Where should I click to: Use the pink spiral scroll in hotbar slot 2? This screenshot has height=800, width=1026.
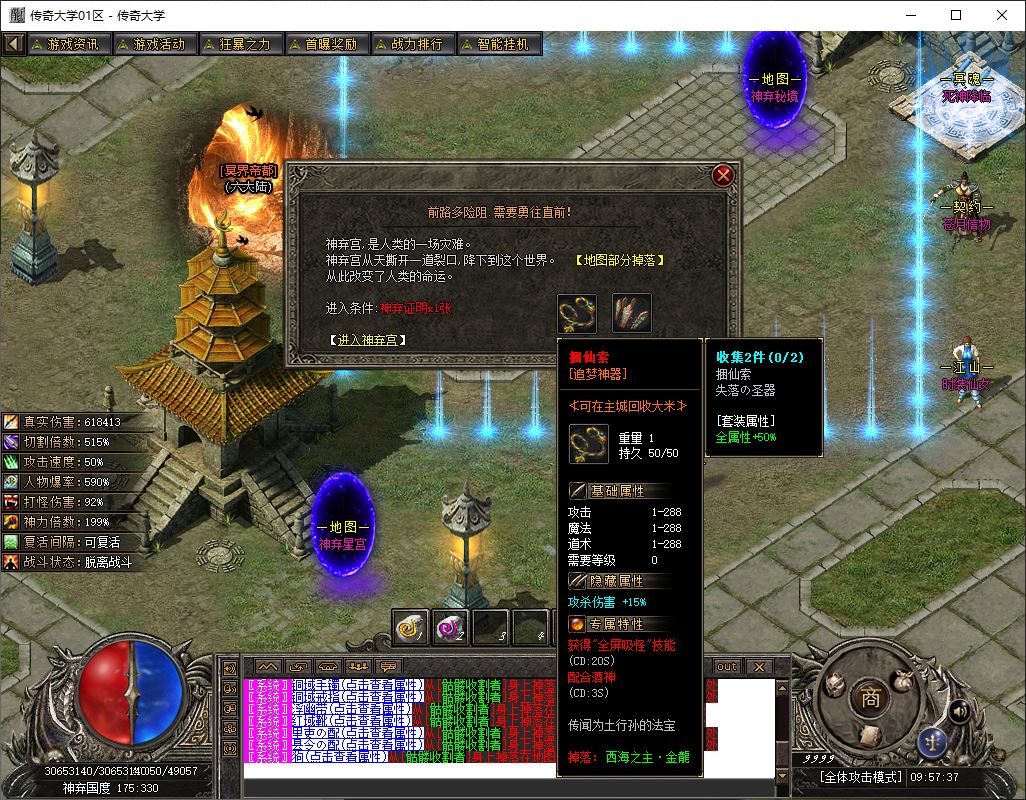coord(450,627)
